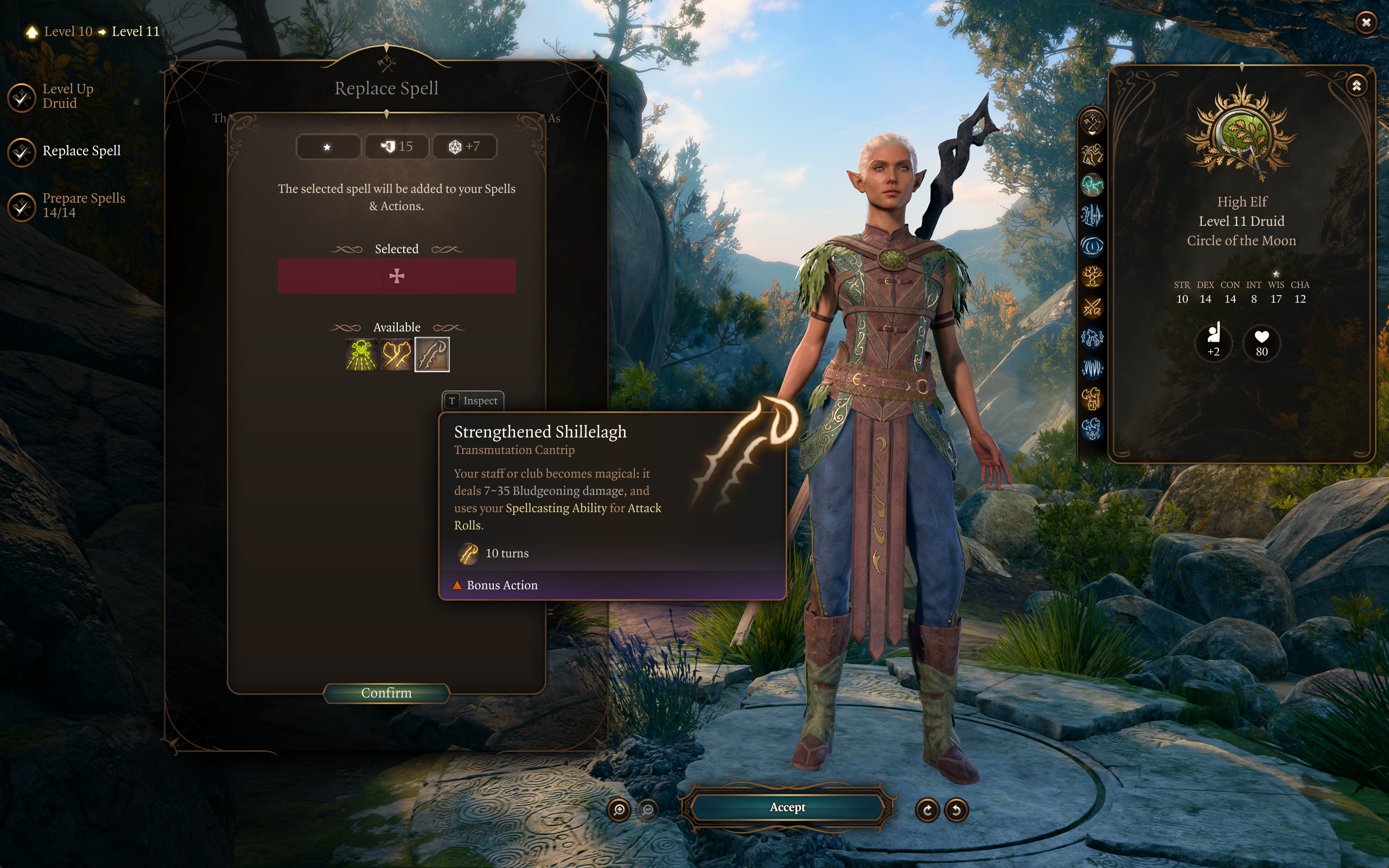This screenshot has width=1389, height=868.
Task: Select the golden tree feature icon
Action: coord(1092,277)
